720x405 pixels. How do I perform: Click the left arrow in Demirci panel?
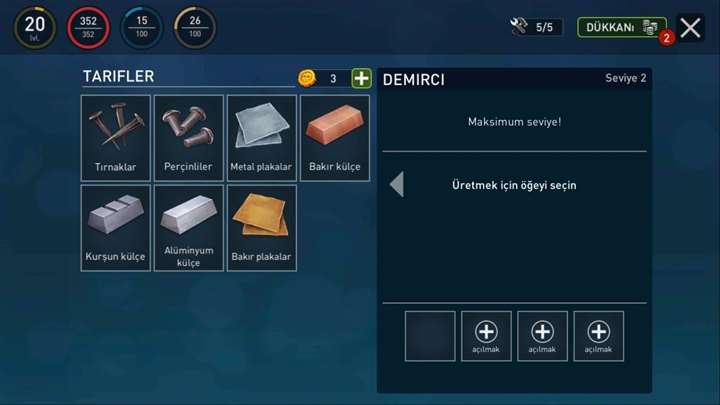[397, 184]
